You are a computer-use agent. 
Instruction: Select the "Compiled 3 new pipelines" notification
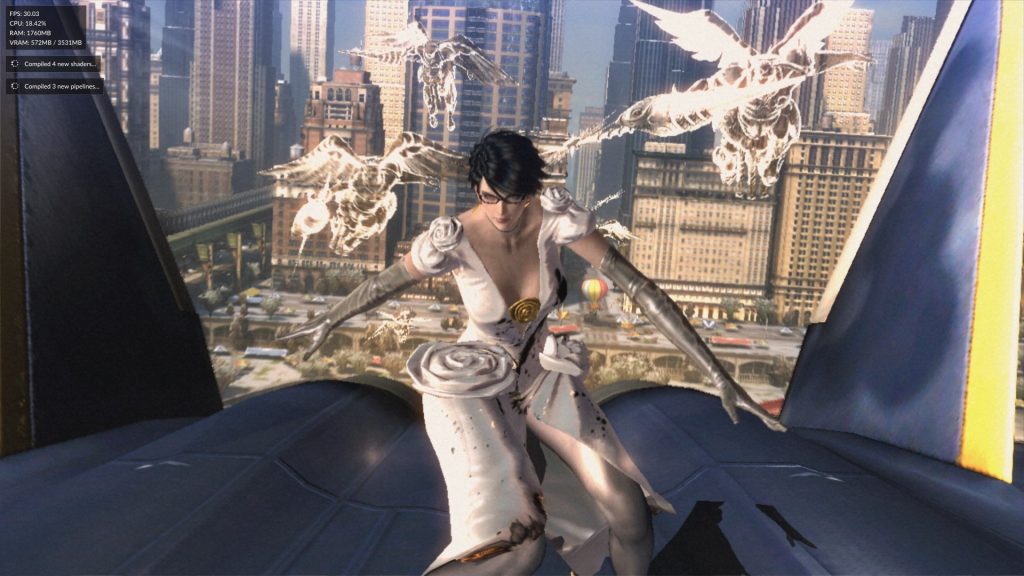coord(54,86)
